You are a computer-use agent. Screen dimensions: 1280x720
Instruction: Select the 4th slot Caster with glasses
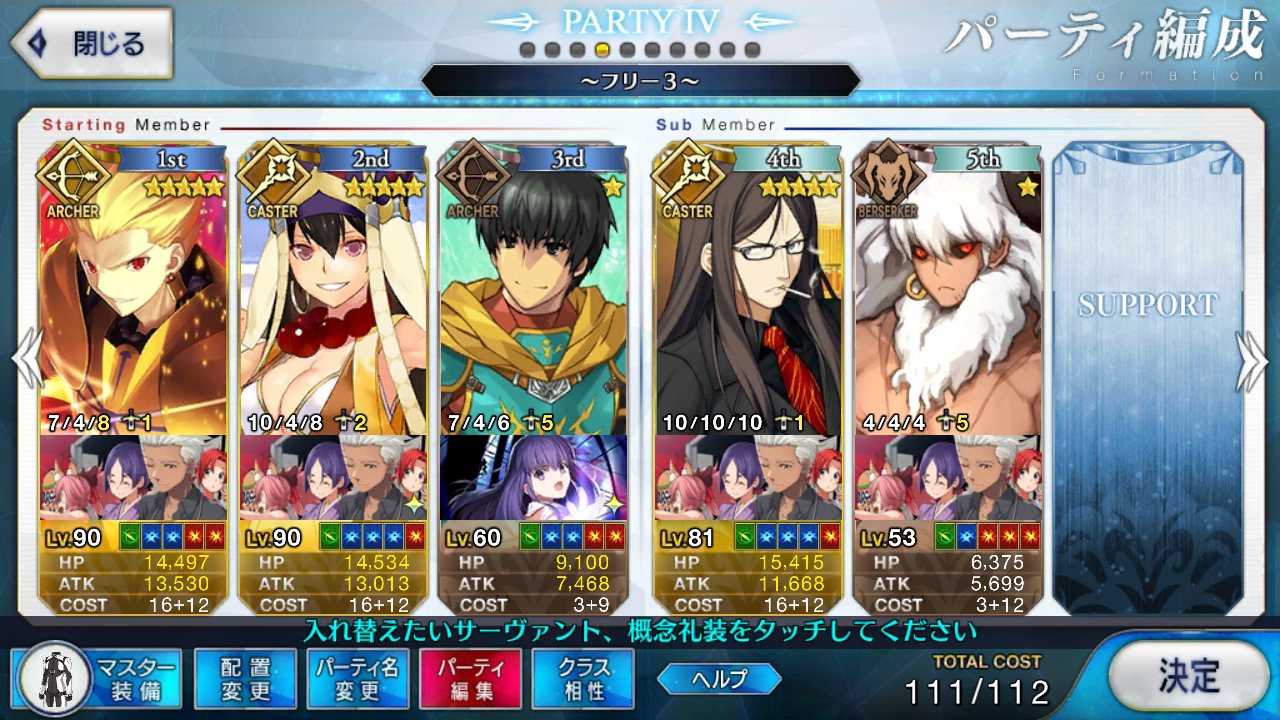pyautogui.click(x=747, y=290)
